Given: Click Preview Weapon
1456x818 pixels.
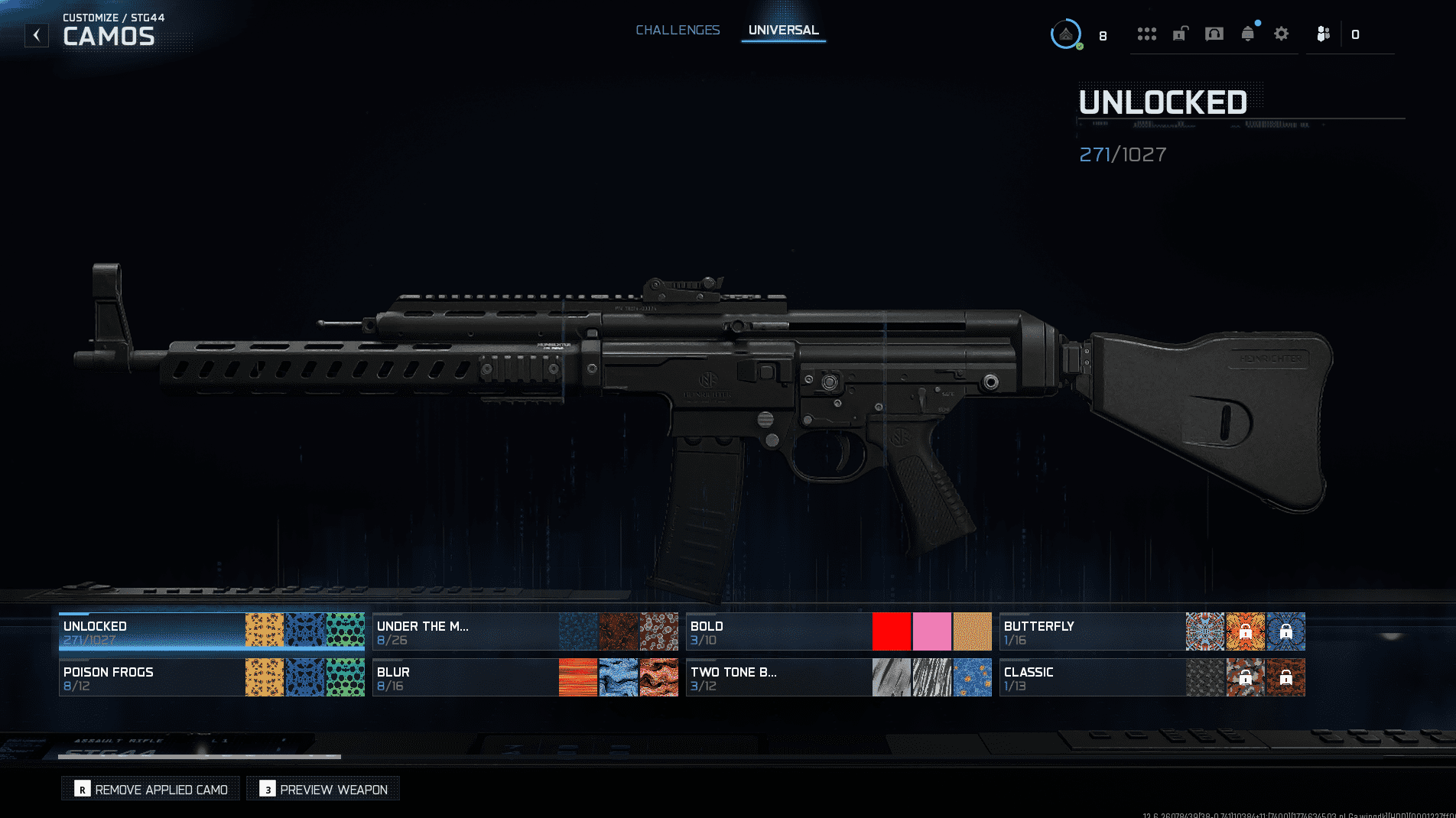Looking at the screenshot, I should [x=323, y=789].
